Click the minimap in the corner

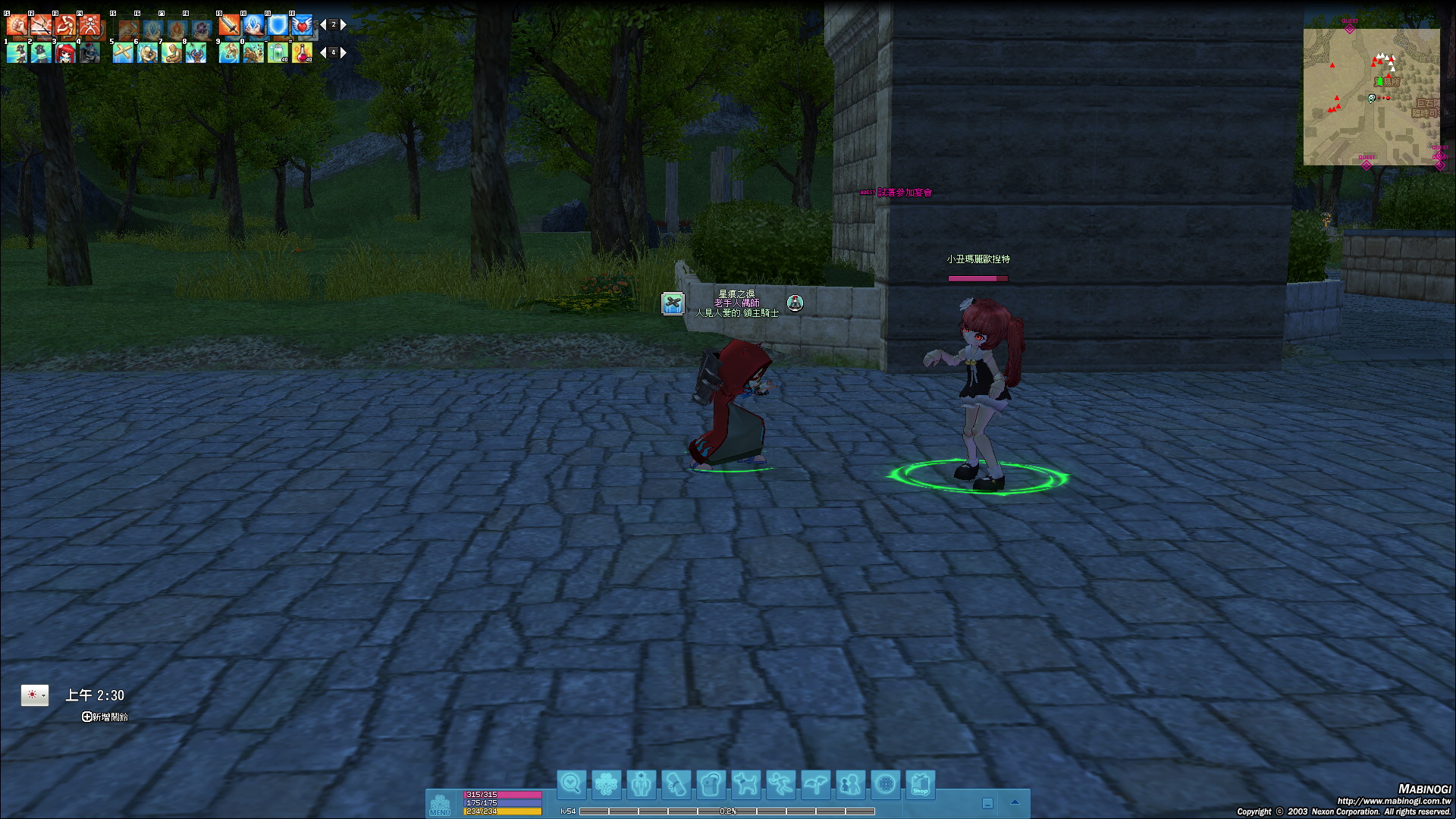(x=1371, y=96)
